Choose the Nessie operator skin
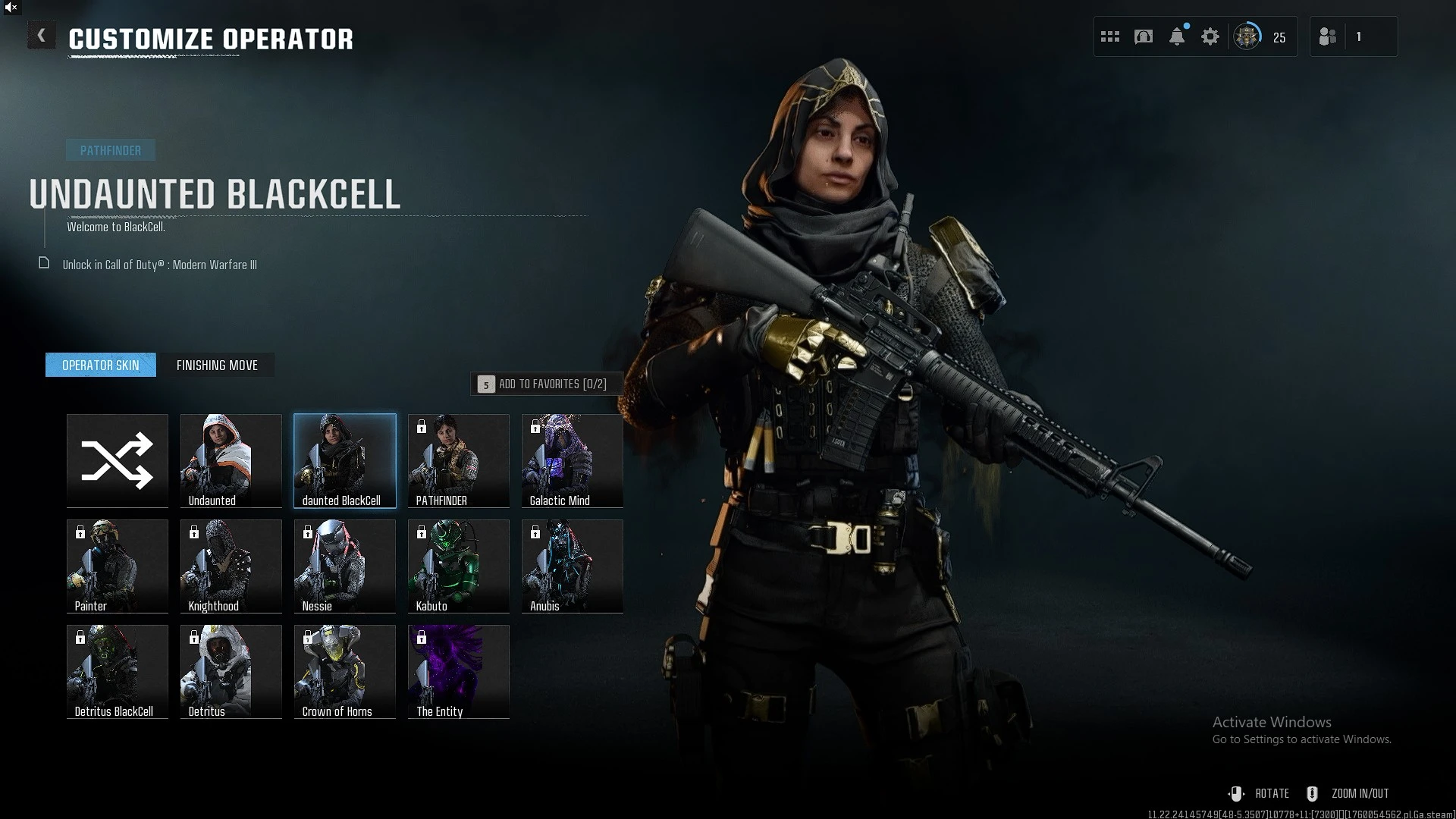The image size is (1456, 819). (x=345, y=566)
